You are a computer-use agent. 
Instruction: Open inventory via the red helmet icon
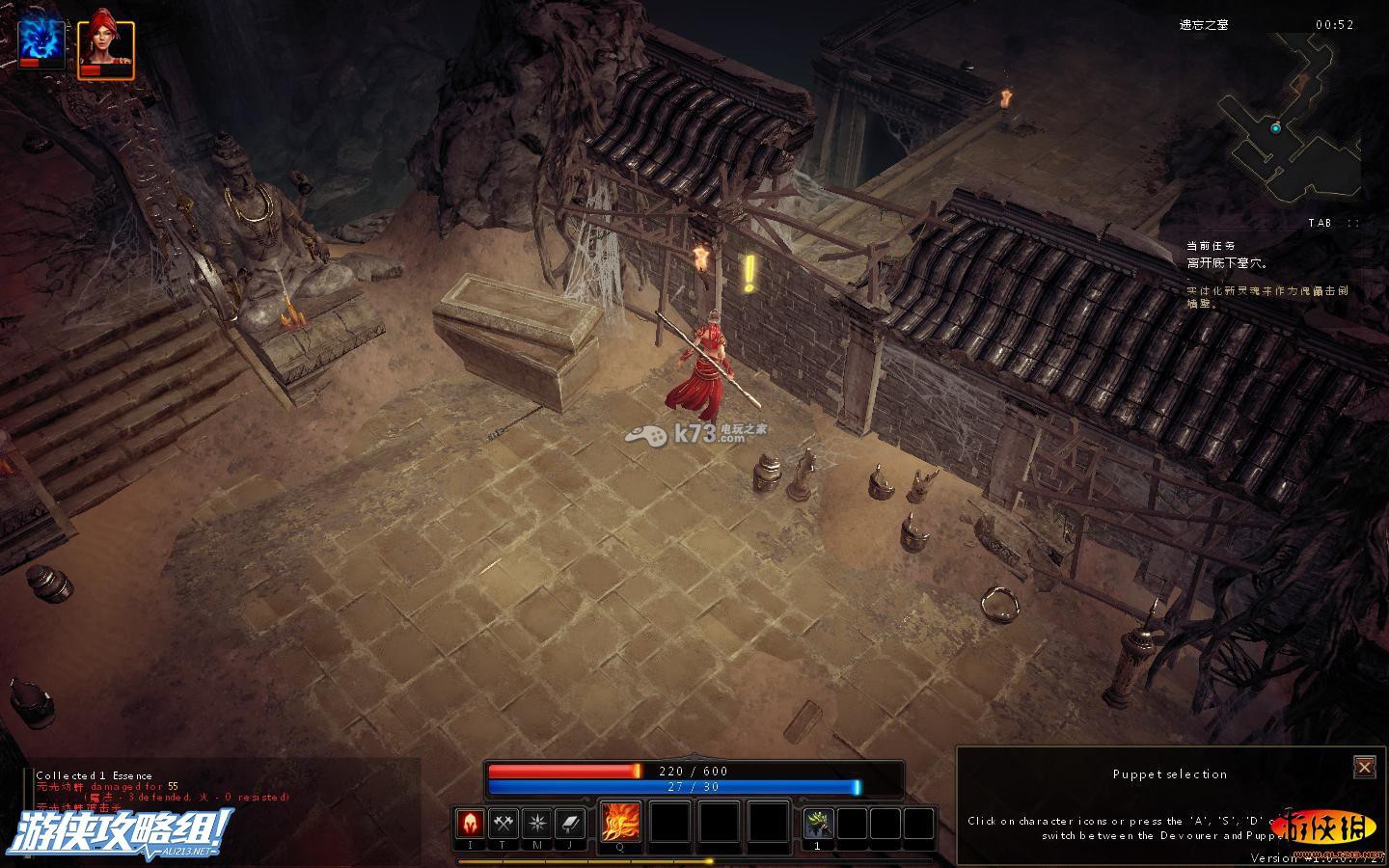pos(471,824)
